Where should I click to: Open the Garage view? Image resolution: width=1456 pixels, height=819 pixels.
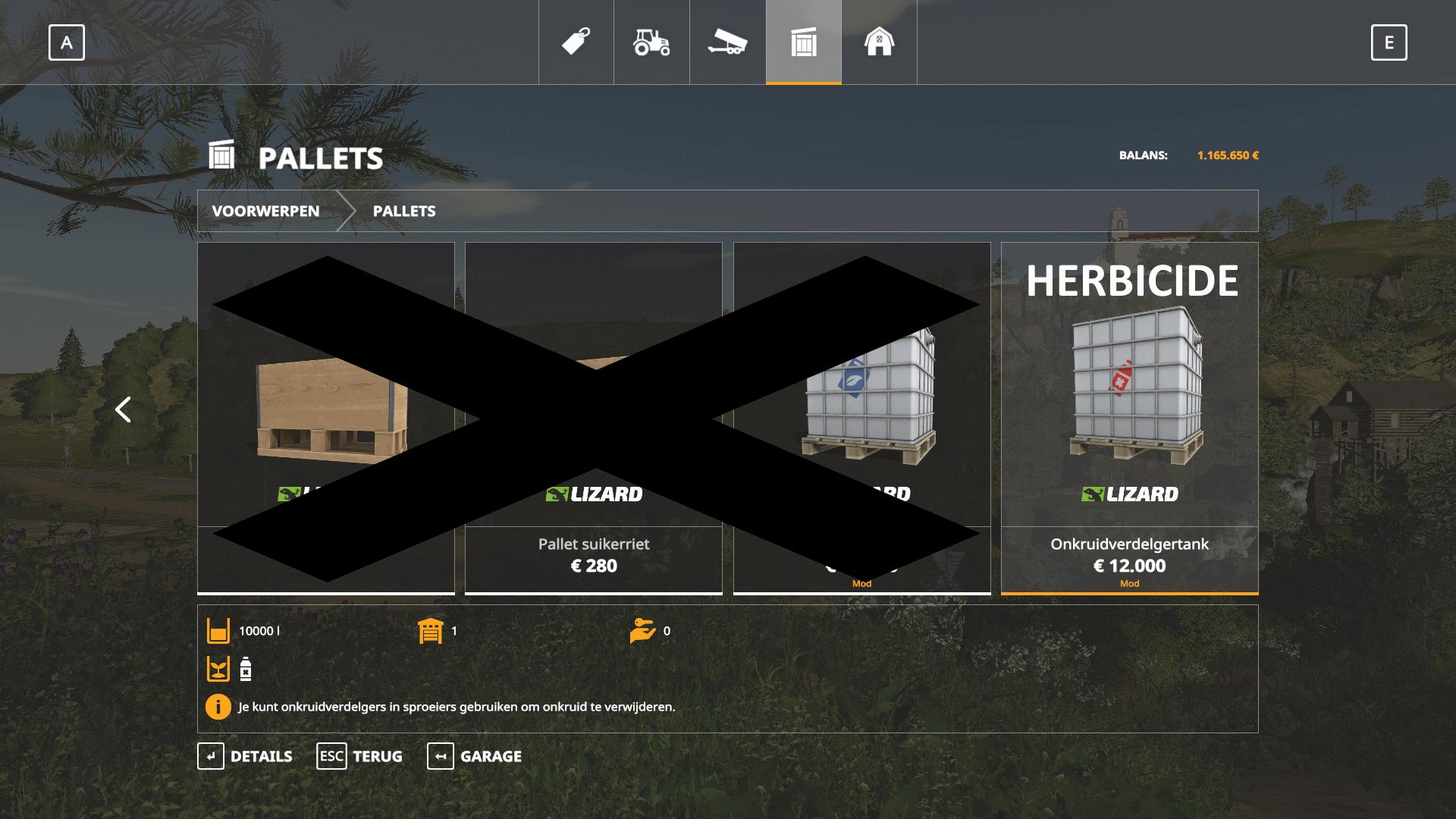475,756
